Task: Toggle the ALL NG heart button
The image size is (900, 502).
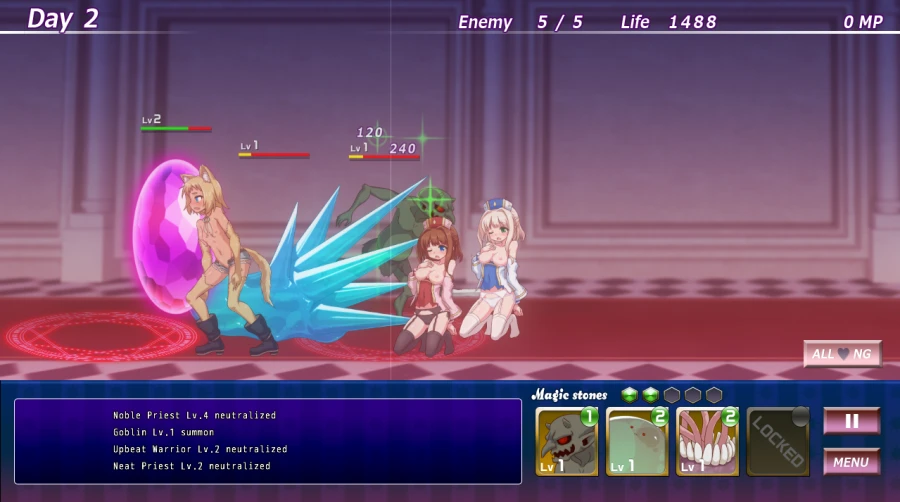Action: (842, 354)
